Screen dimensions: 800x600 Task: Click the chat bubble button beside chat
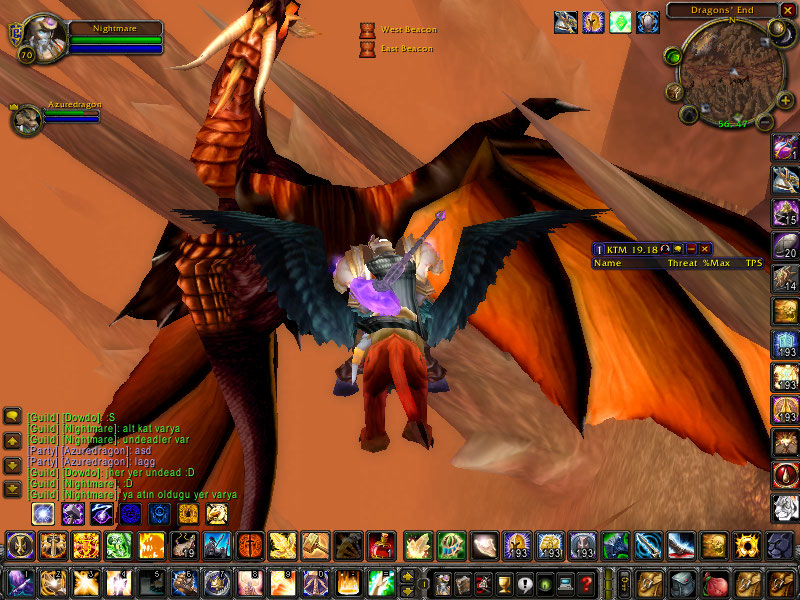12,415
